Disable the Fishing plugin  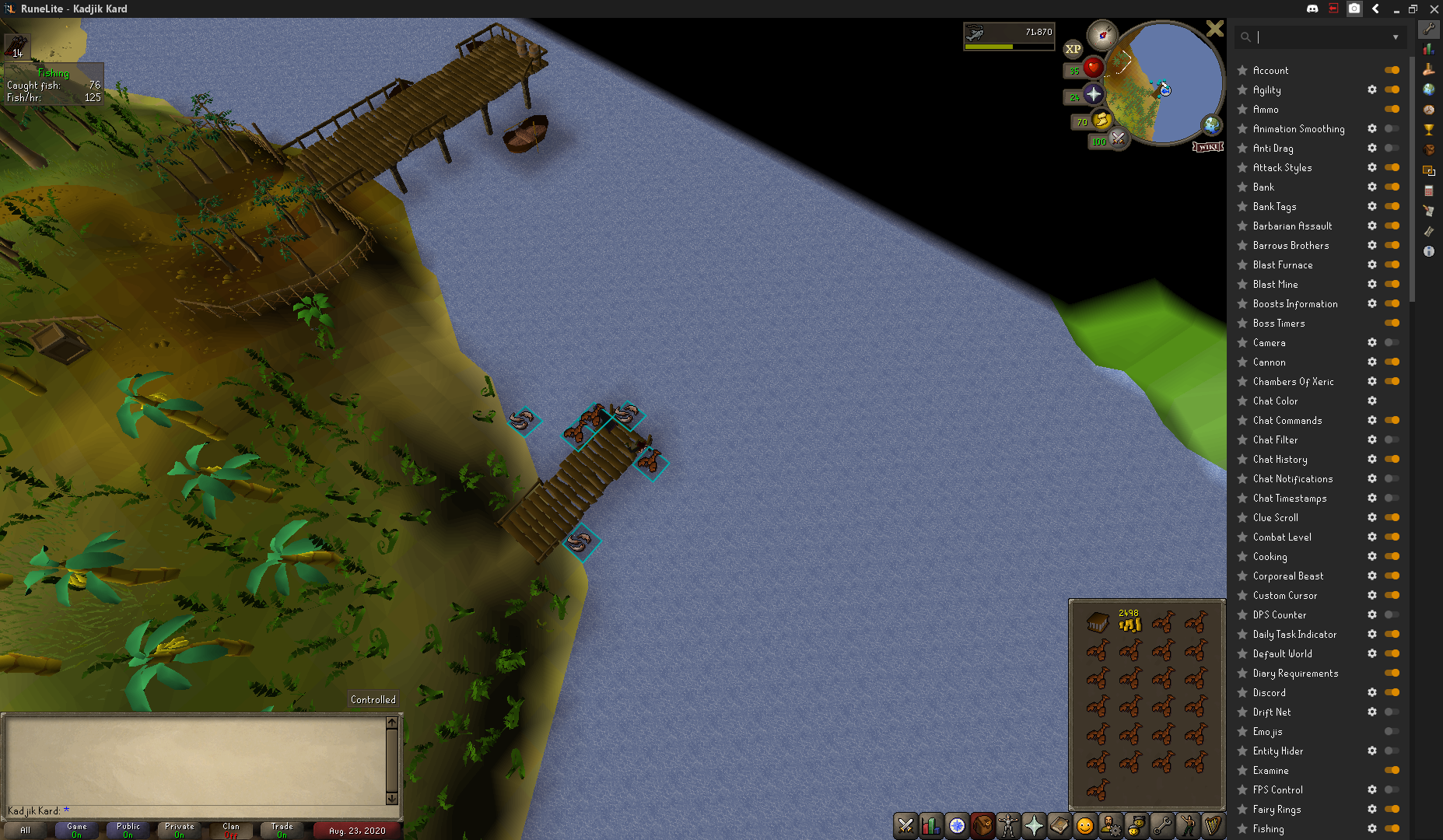coord(1392,828)
